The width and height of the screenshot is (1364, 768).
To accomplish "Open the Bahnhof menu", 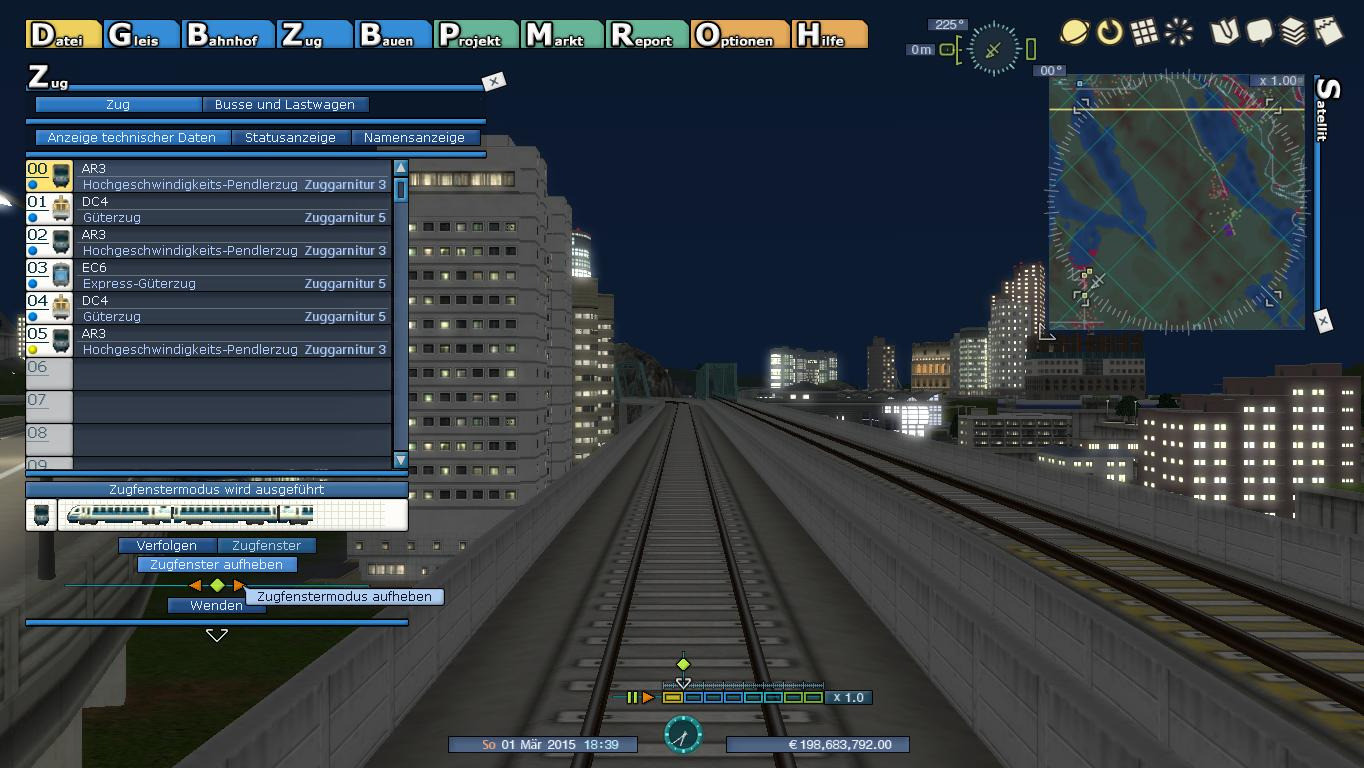I will pos(228,35).
